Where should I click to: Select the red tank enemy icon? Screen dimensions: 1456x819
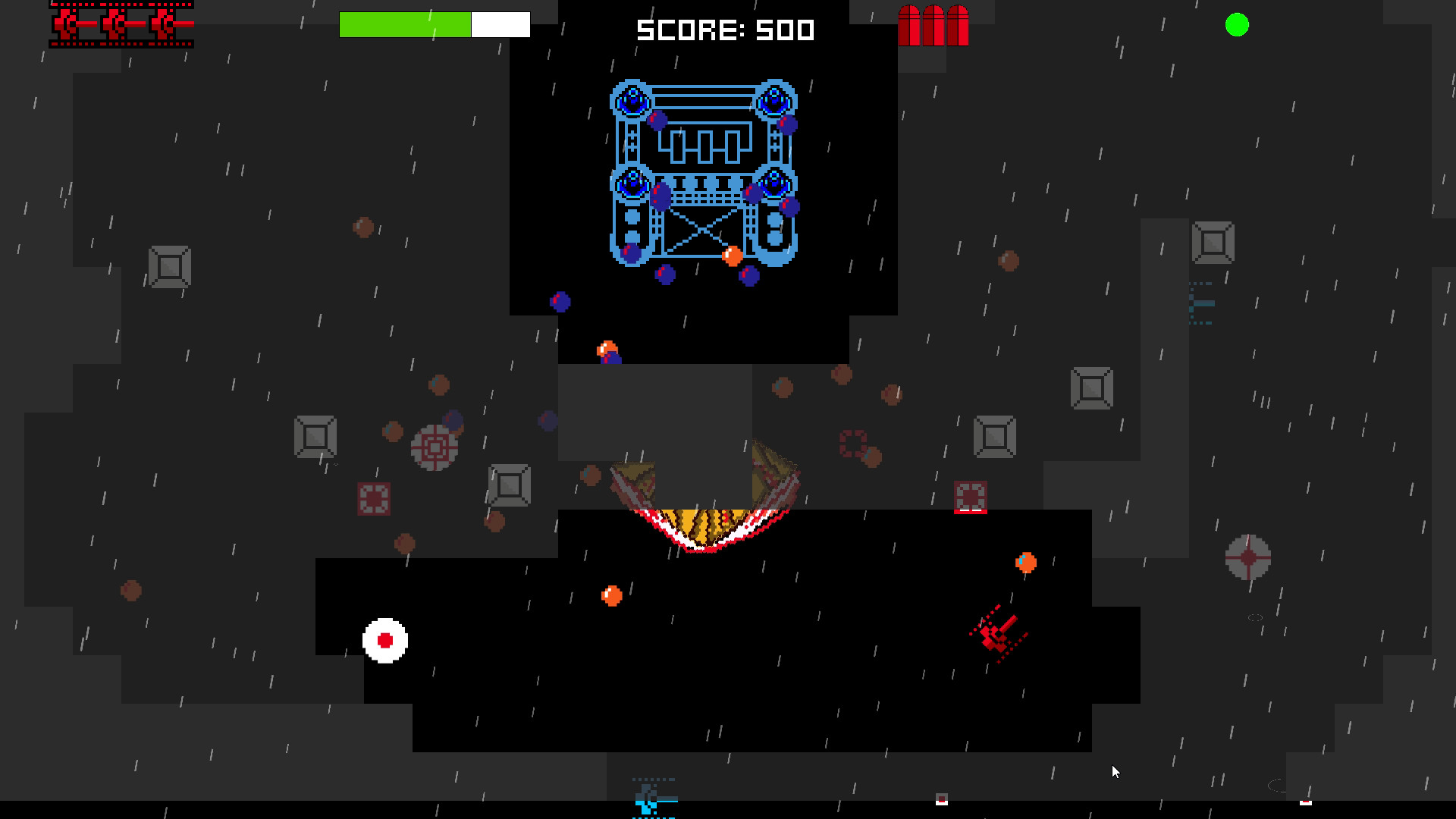995,635
